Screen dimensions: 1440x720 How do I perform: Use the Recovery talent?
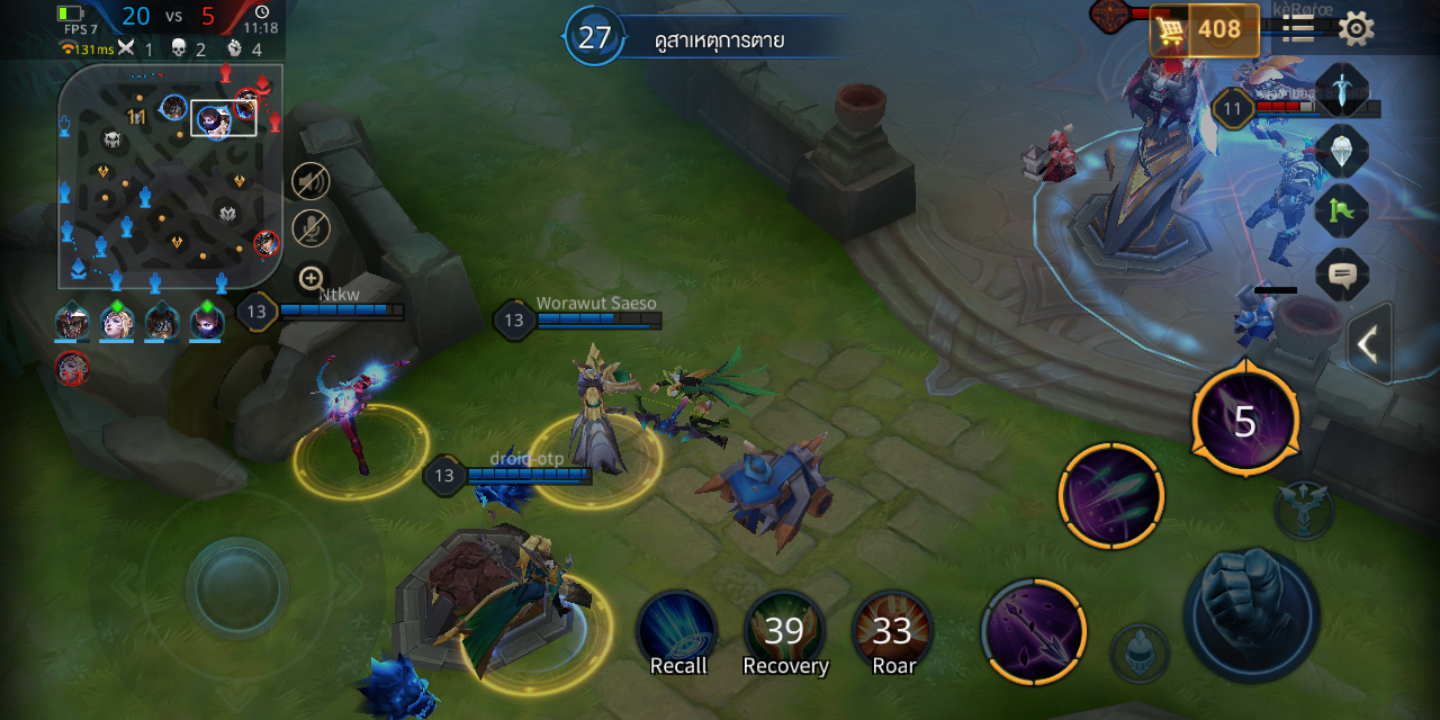point(786,634)
